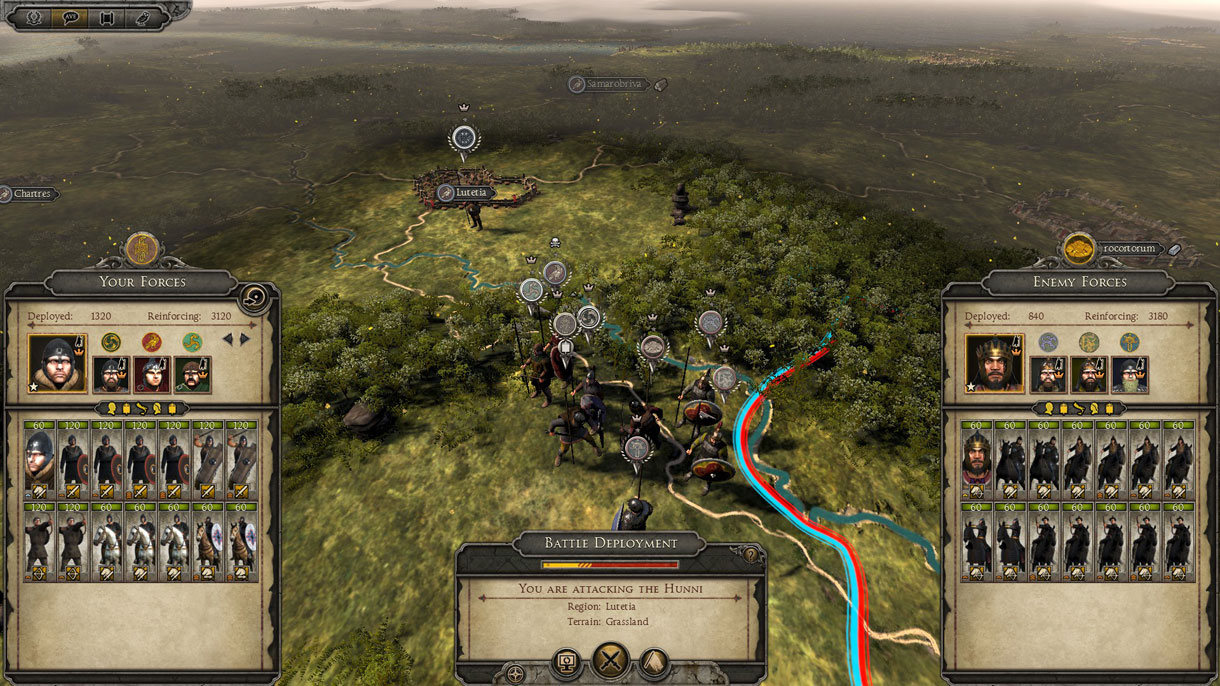The width and height of the screenshot is (1220, 686).
Task: Choose the autoresolve battle button
Action: tap(566, 661)
